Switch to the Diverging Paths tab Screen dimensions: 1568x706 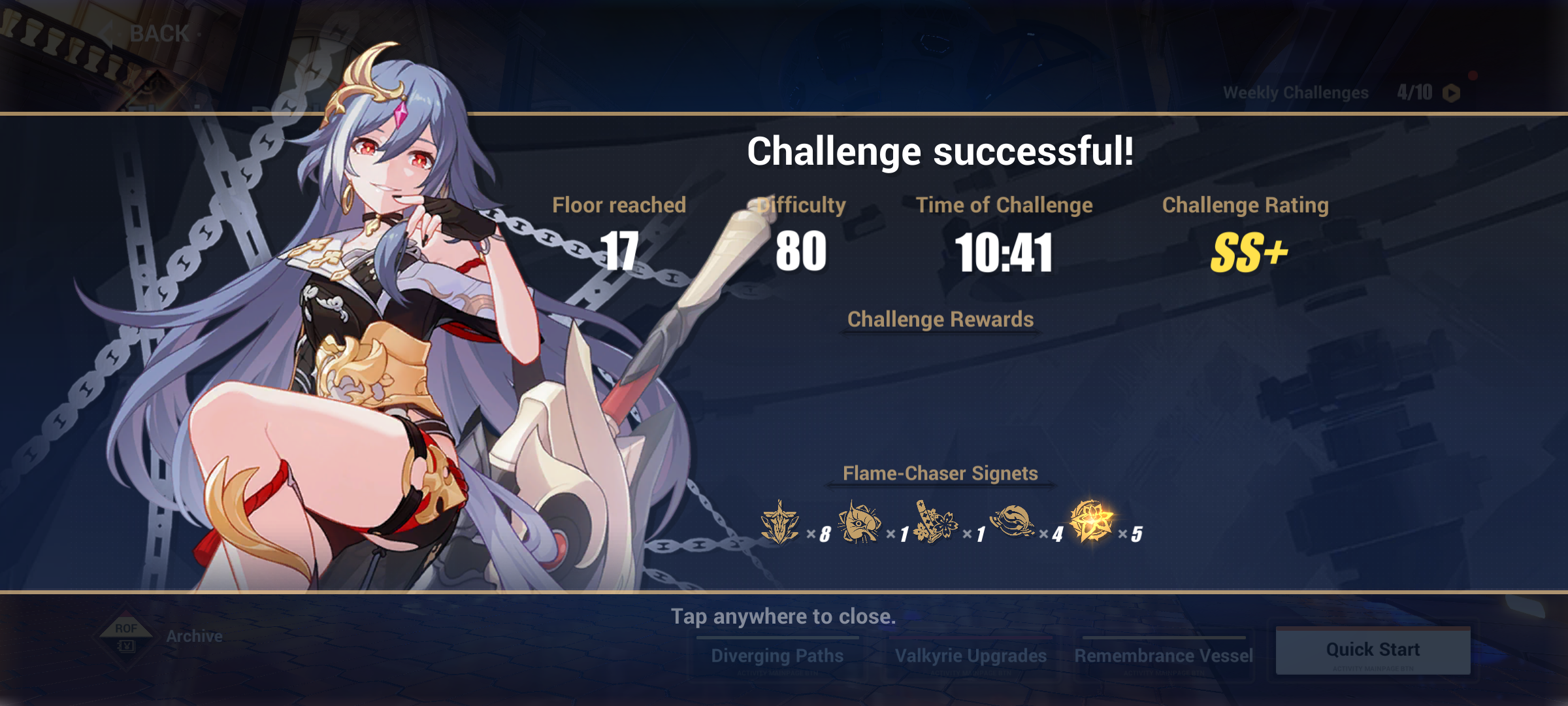click(777, 654)
